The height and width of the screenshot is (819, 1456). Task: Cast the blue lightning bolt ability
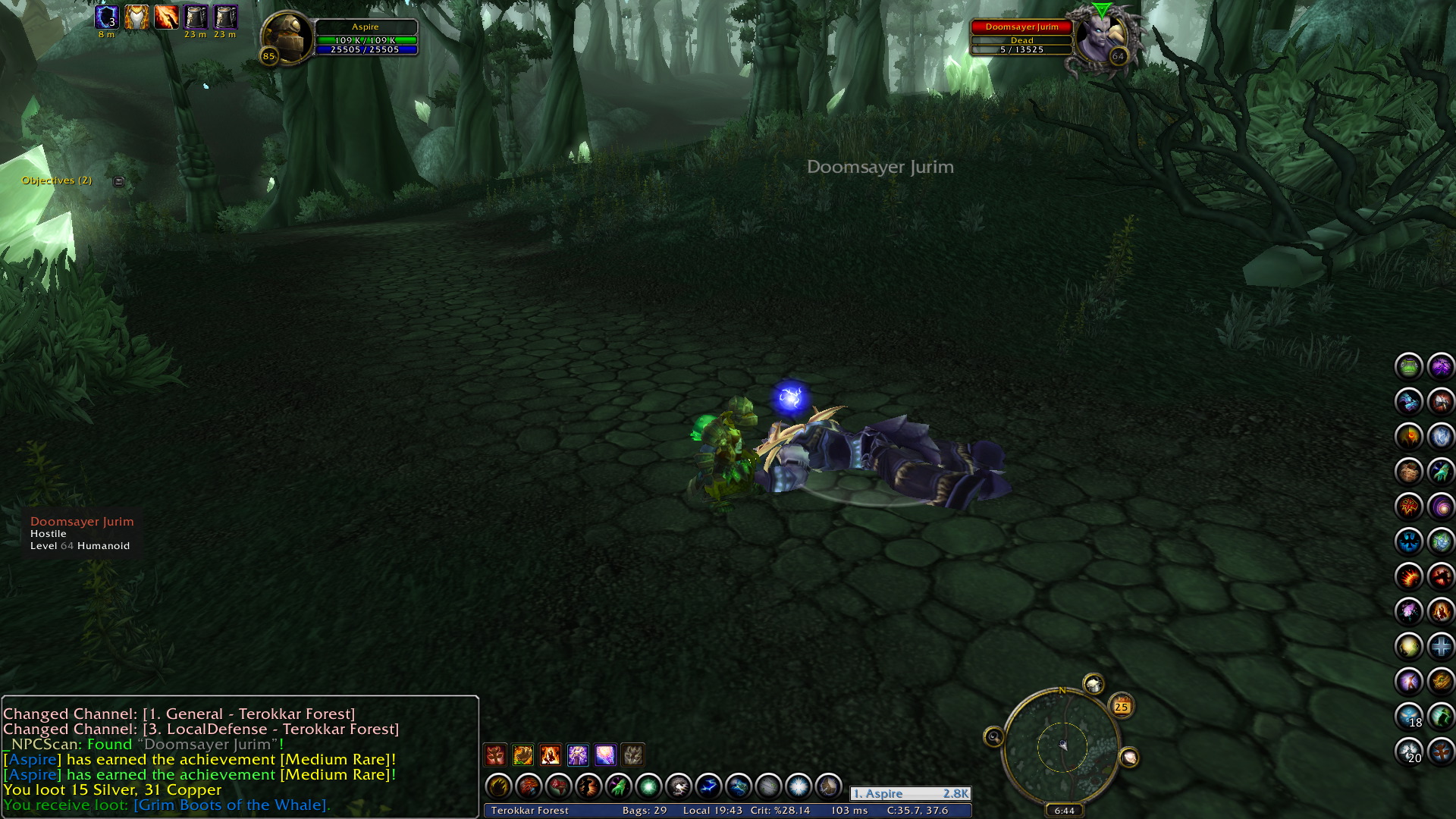tap(708, 787)
